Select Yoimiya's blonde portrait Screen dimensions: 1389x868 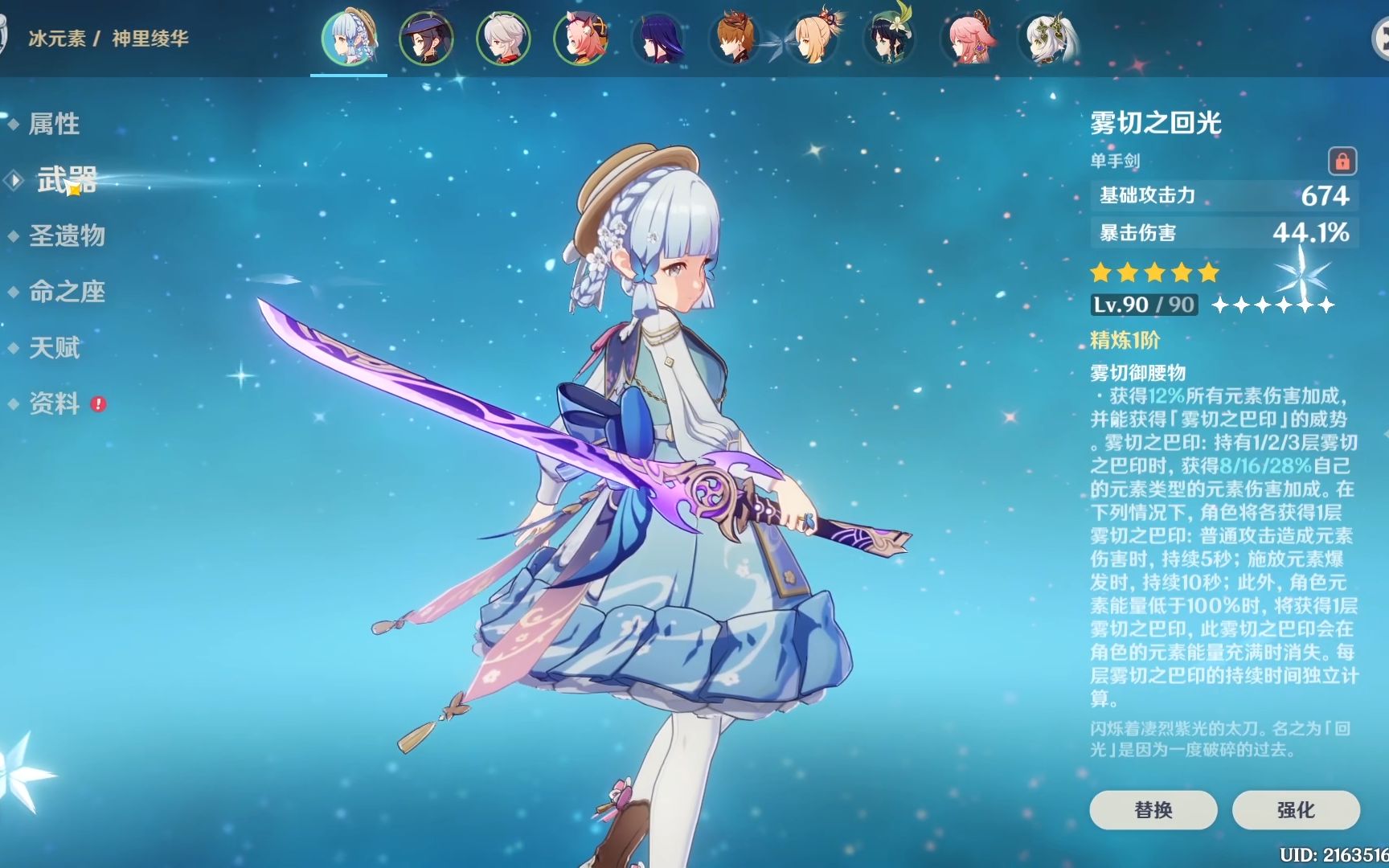[x=813, y=38]
